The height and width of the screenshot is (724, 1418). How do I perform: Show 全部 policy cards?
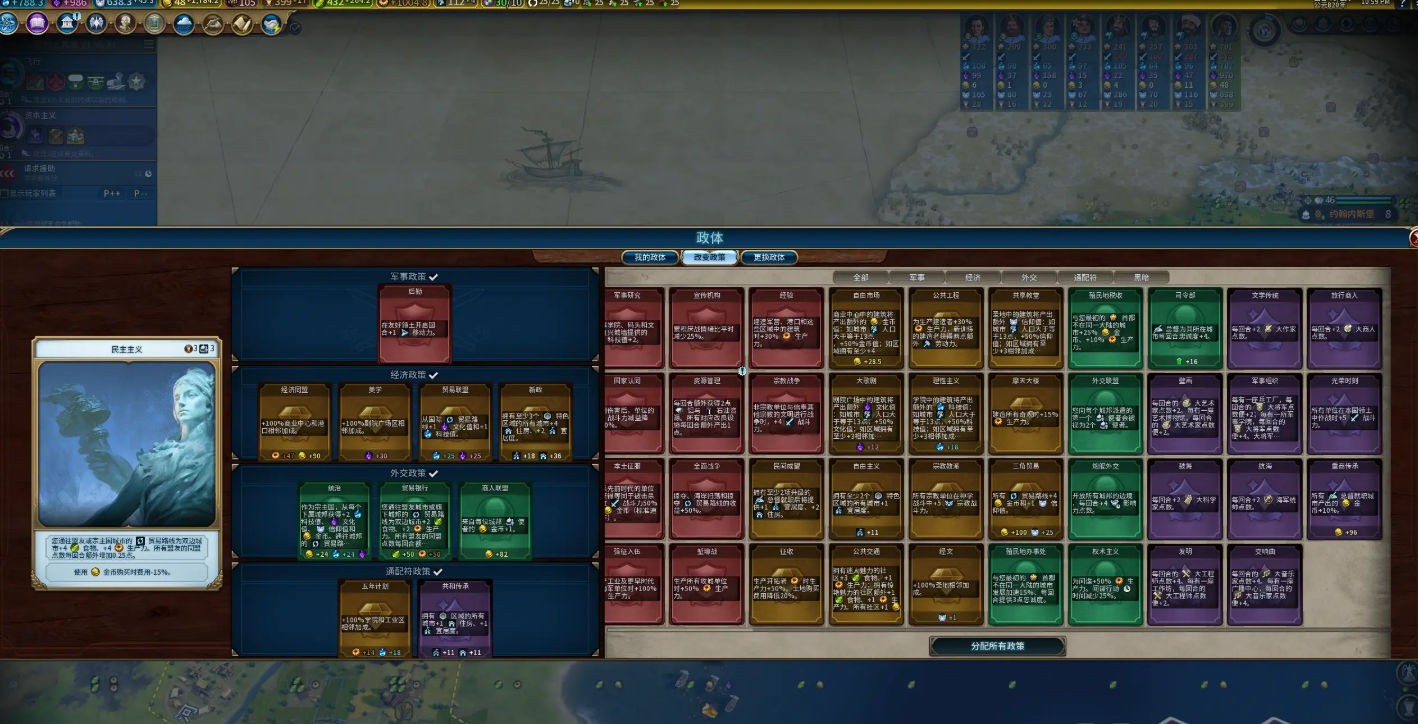(860, 277)
